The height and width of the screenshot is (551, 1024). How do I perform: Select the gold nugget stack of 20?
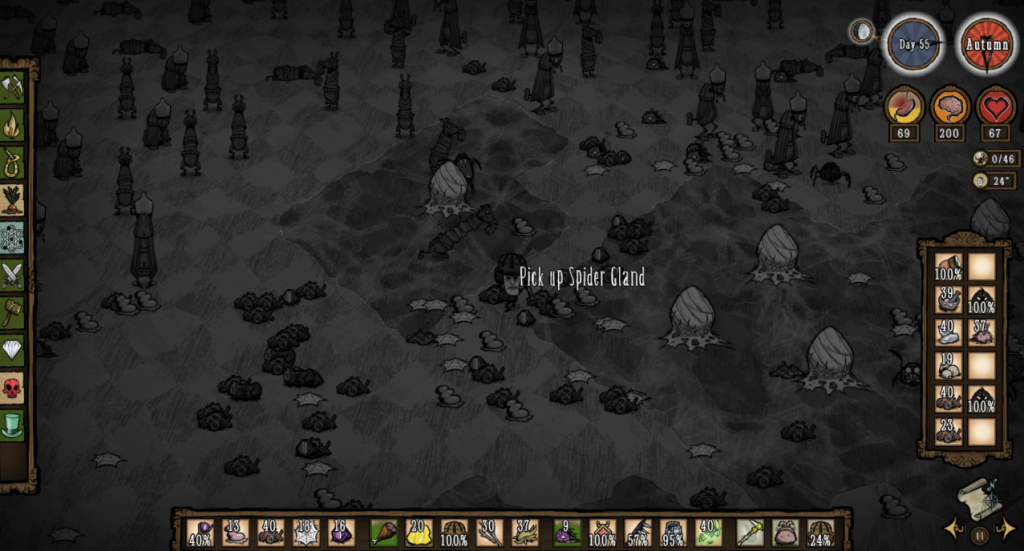point(418,532)
